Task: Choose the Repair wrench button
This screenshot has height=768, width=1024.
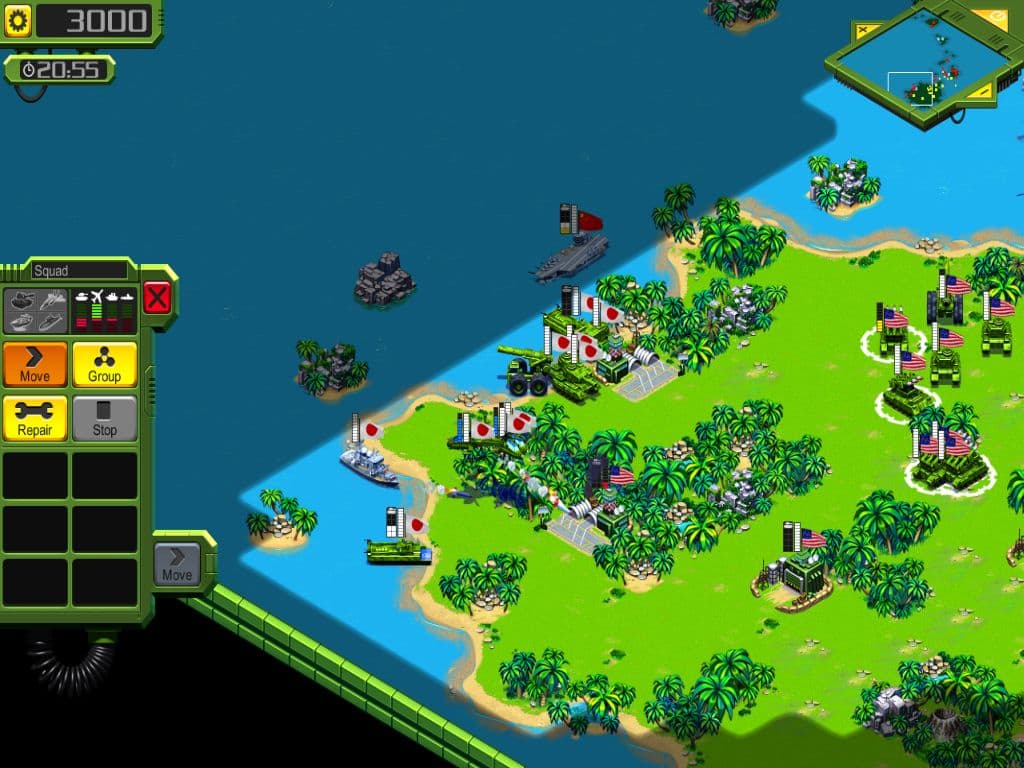Action: tap(35, 418)
